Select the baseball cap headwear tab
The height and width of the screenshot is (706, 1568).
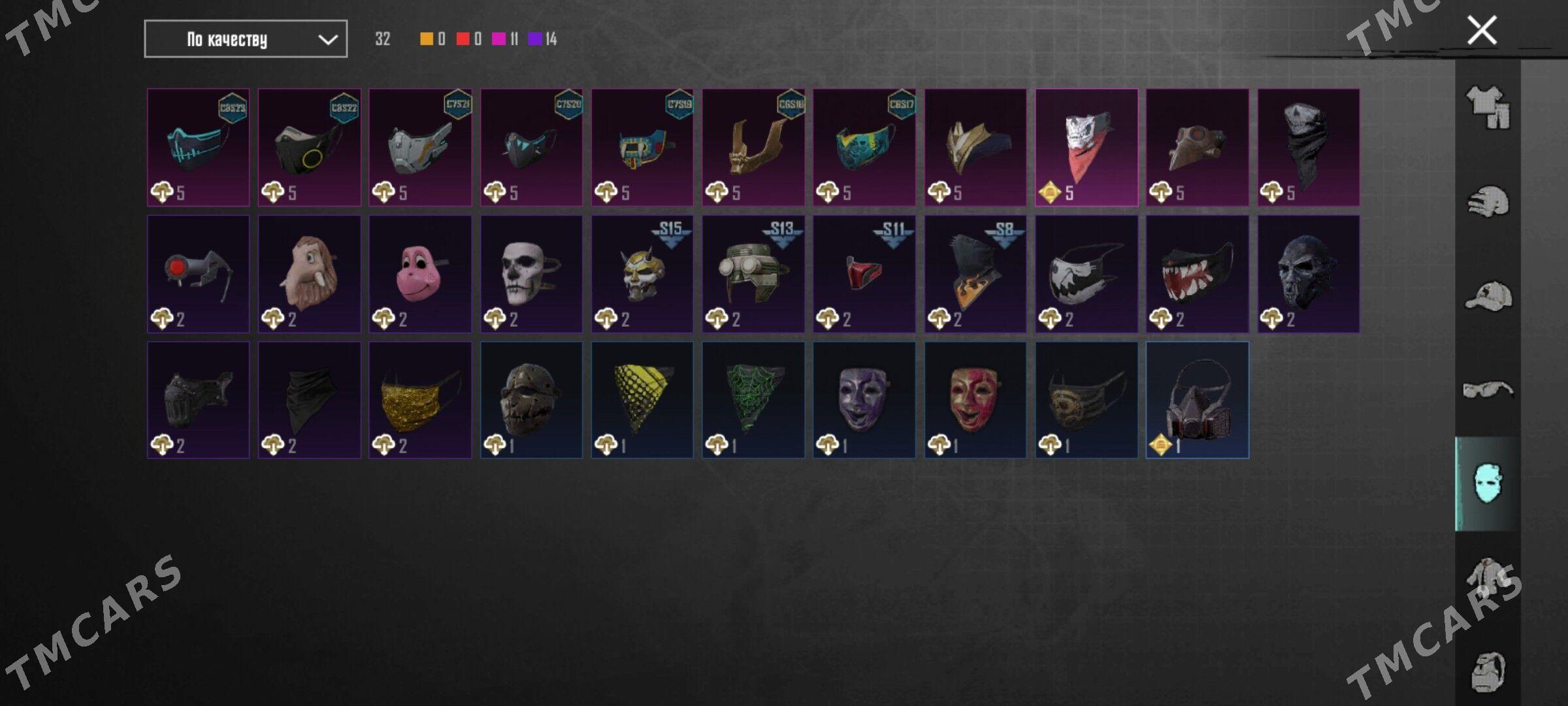click(x=1488, y=296)
